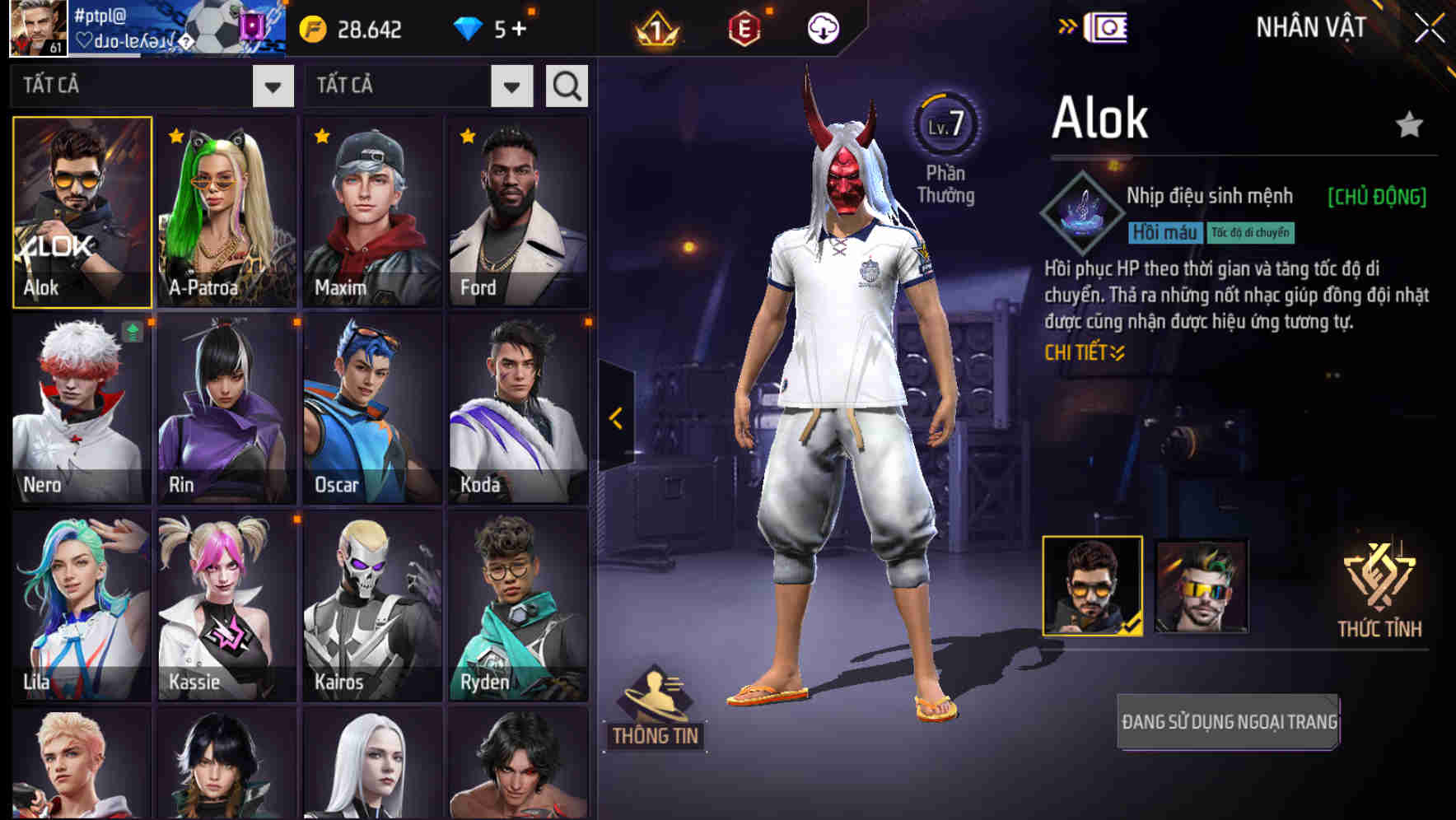Toggle the favorite star on Ford's card
This screenshot has height=820, width=1456.
pos(465,134)
